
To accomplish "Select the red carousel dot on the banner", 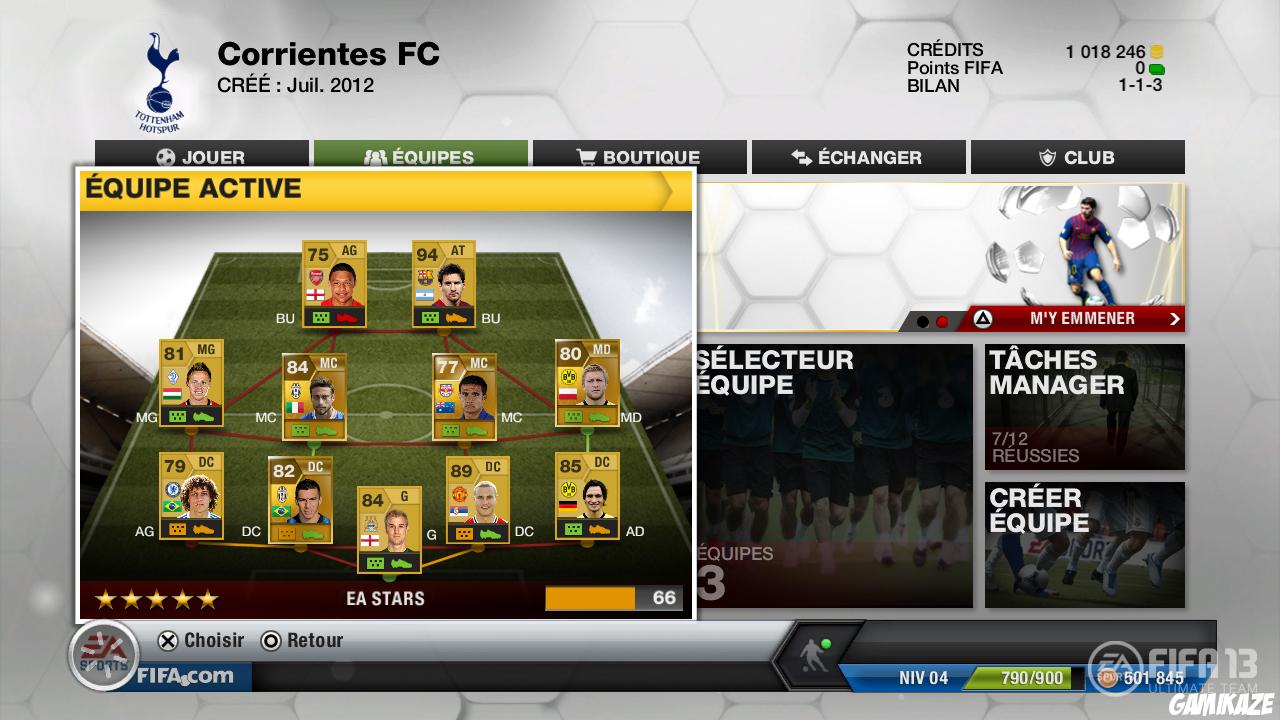I will click(x=941, y=319).
